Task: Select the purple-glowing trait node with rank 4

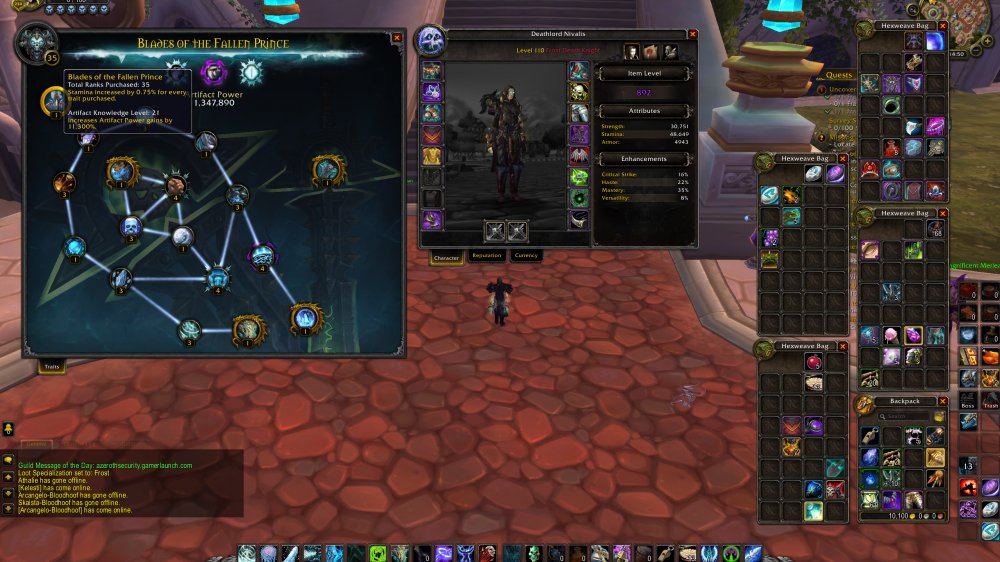Action: [x=263, y=255]
